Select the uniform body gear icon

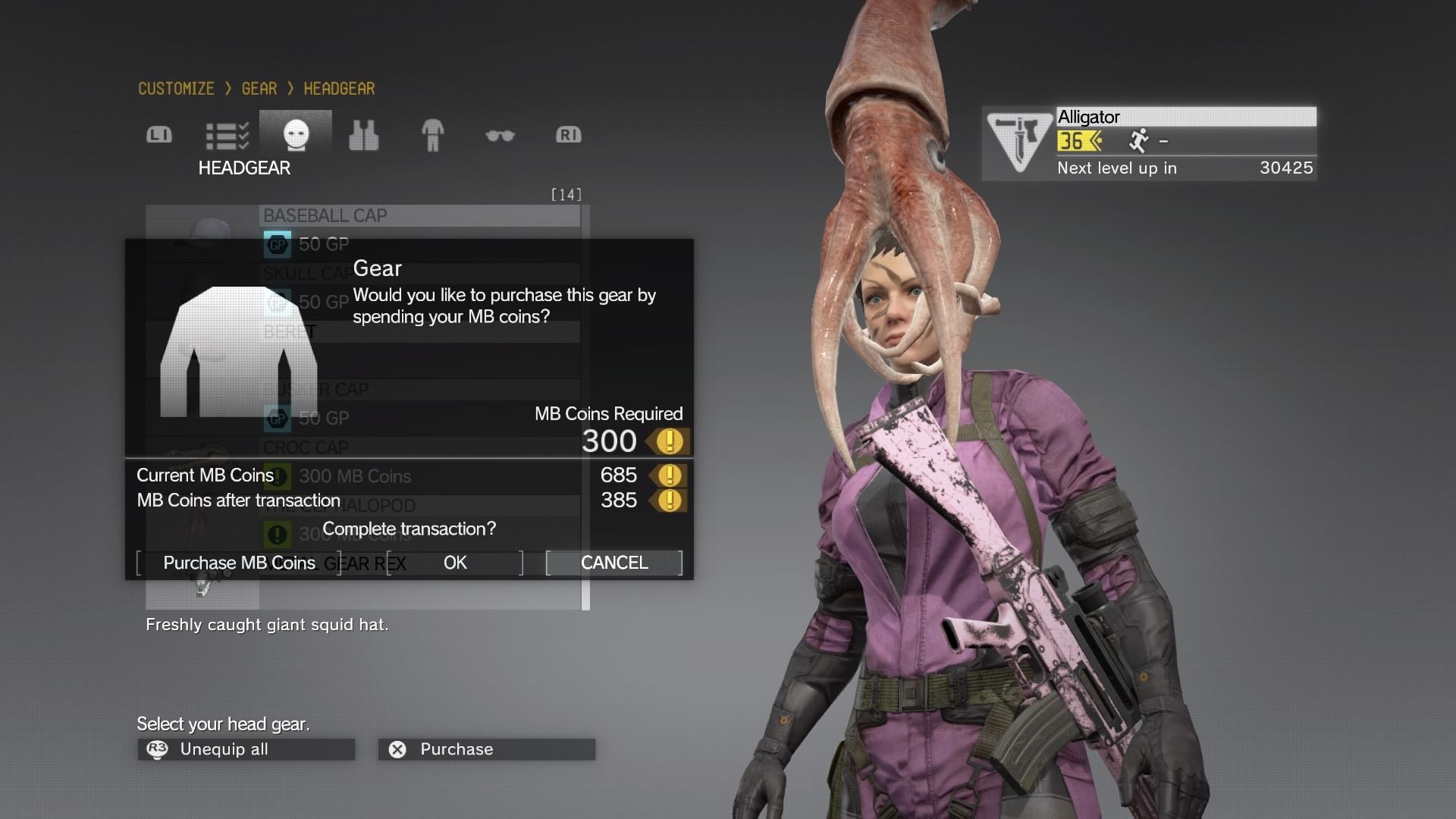click(432, 134)
